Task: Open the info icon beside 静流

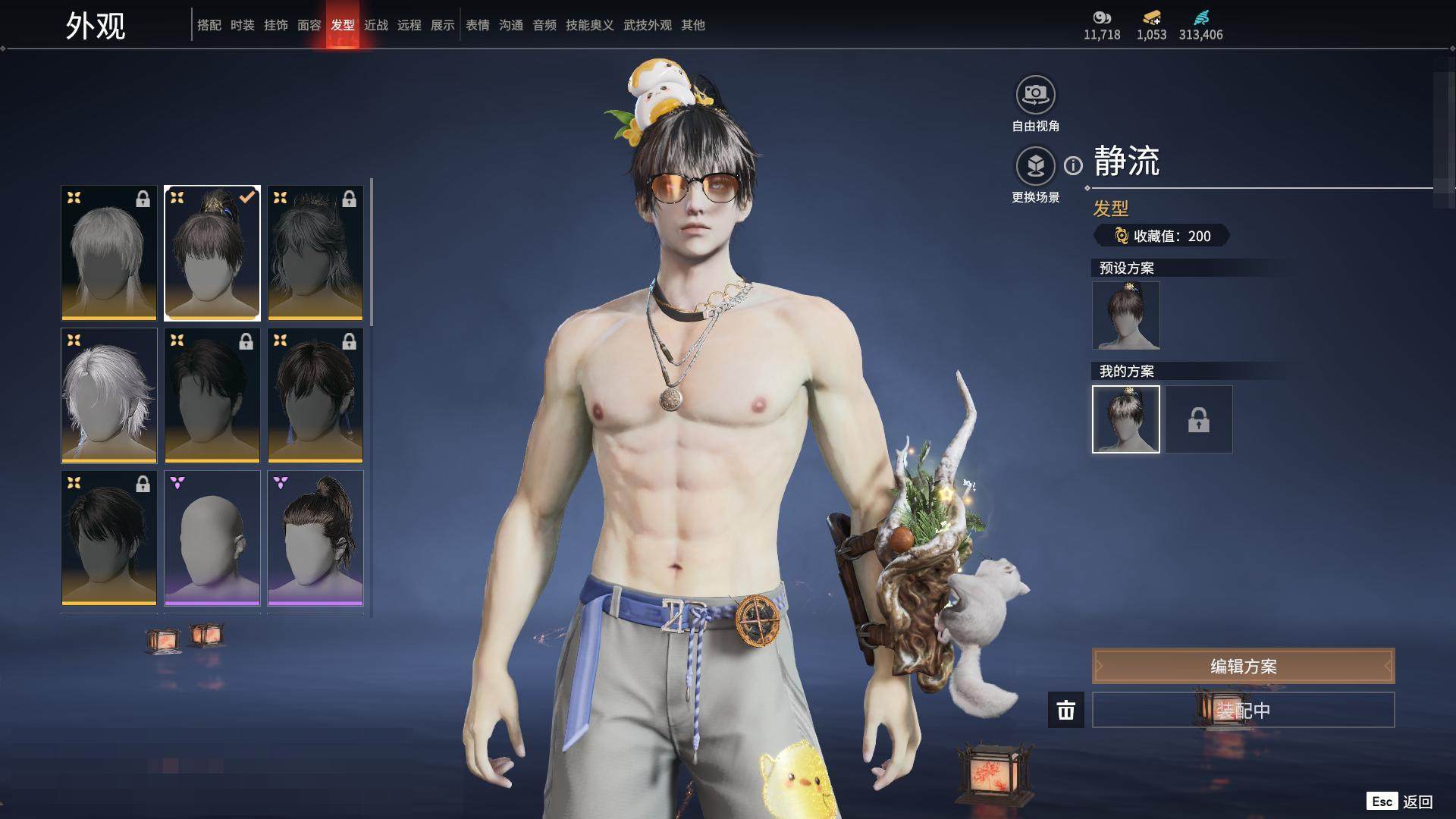Action: [1073, 165]
